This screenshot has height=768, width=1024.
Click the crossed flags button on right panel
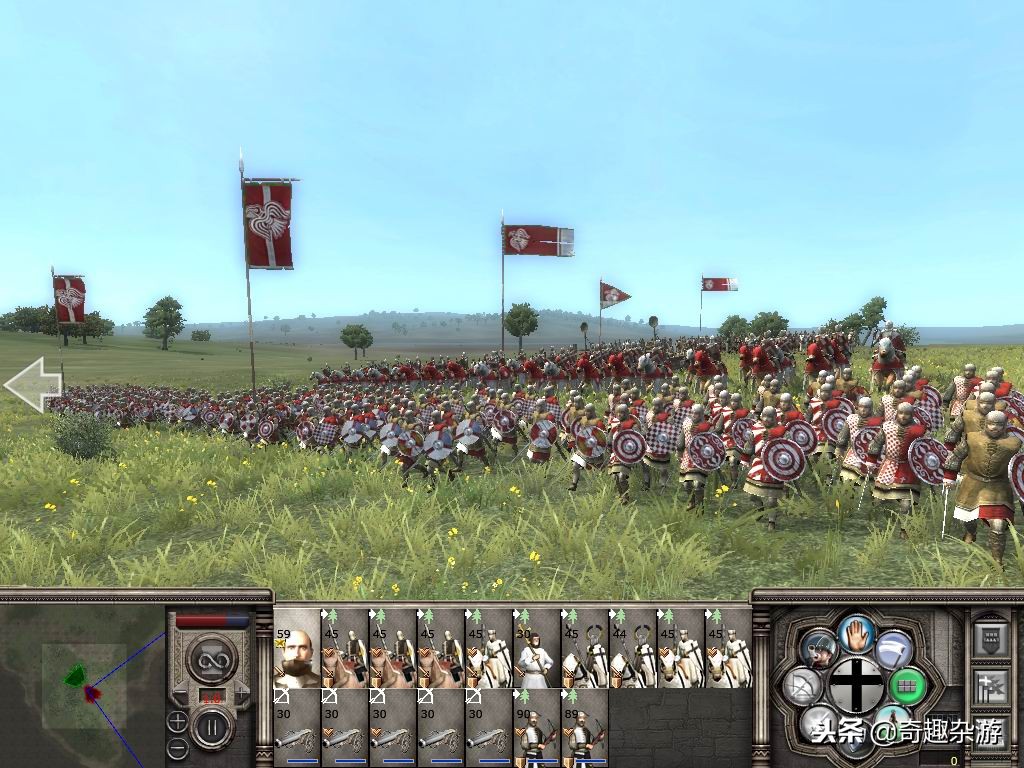tap(990, 686)
